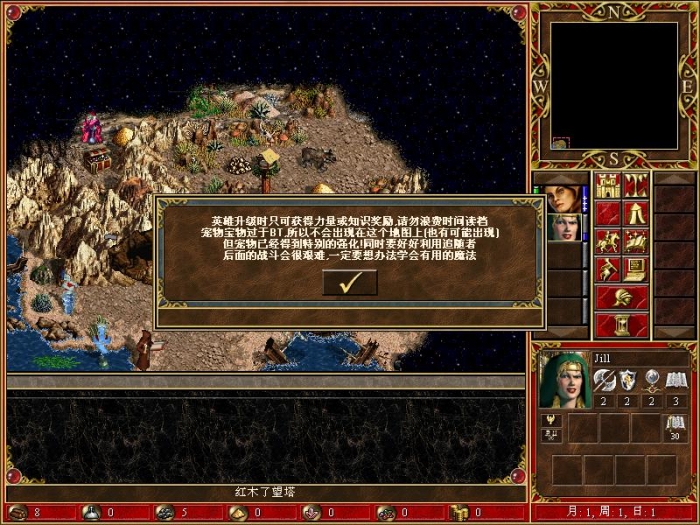Open adventure options digging figure button
The image size is (700, 525).
pyautogui.click(x=608, y=270)
